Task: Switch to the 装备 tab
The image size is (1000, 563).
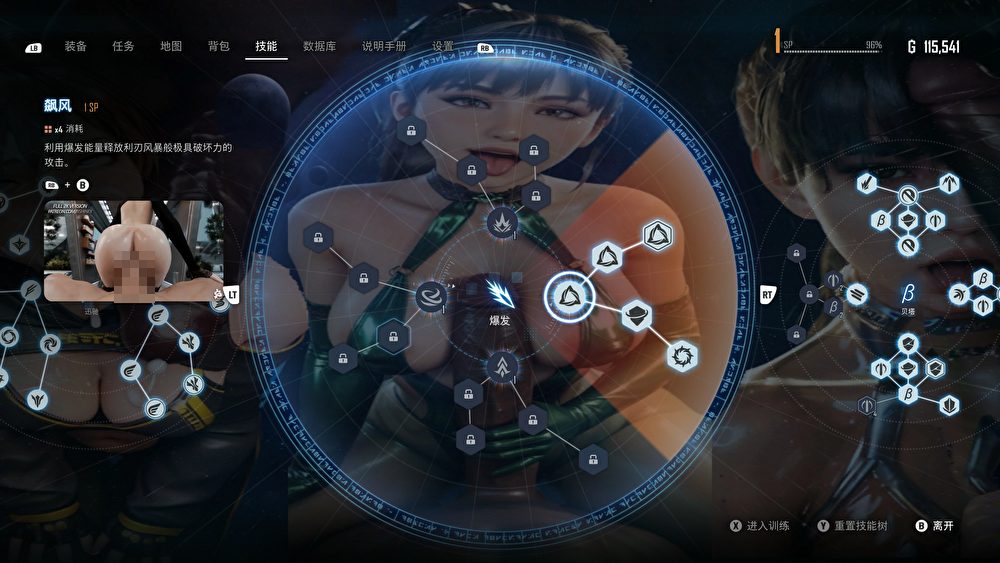Action: coord(75,46)
